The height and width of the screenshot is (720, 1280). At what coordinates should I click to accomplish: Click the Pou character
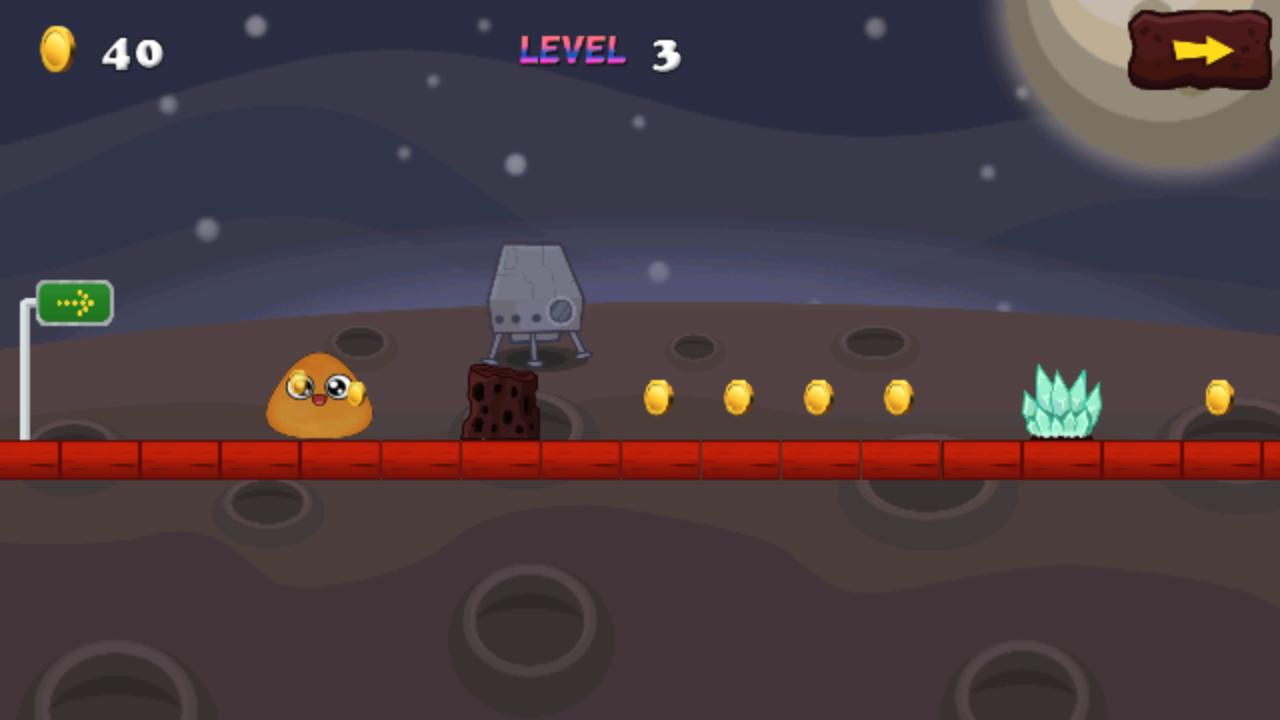[318, 396]
